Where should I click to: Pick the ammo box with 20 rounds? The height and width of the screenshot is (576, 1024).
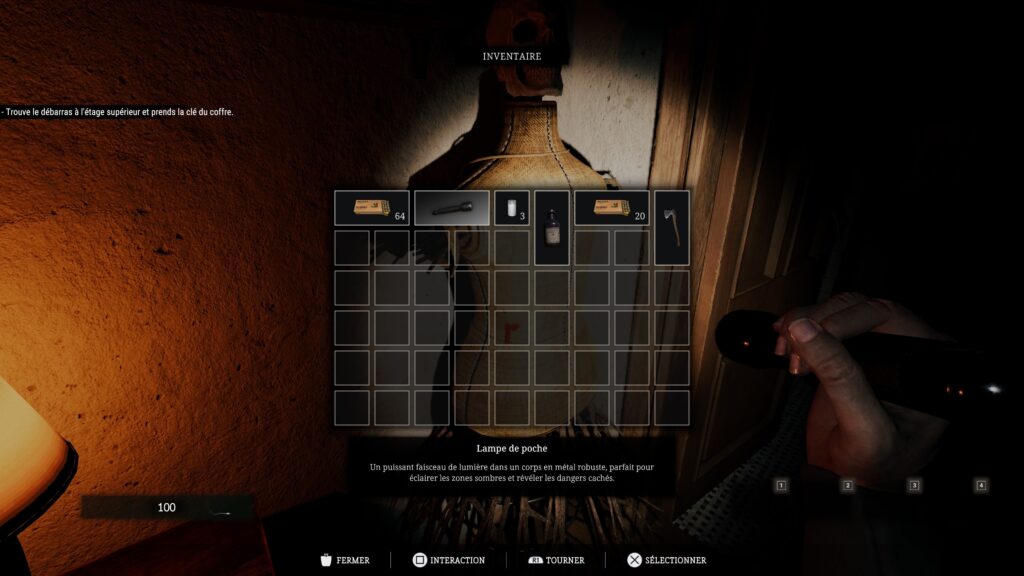click(x=611, y=208)
